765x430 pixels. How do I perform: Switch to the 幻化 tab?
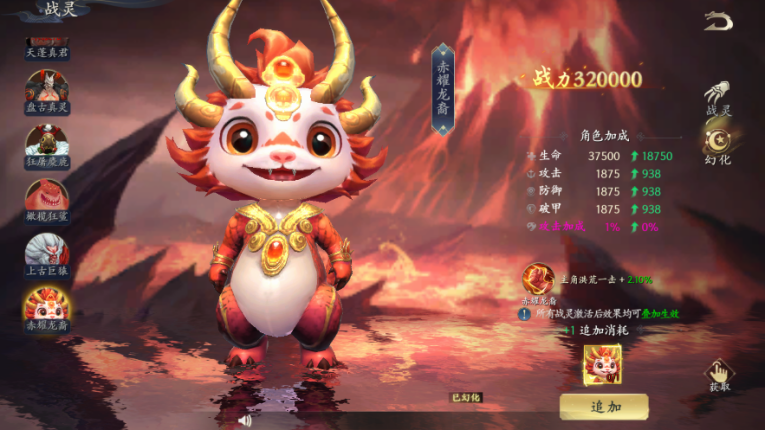click(718, 146)
